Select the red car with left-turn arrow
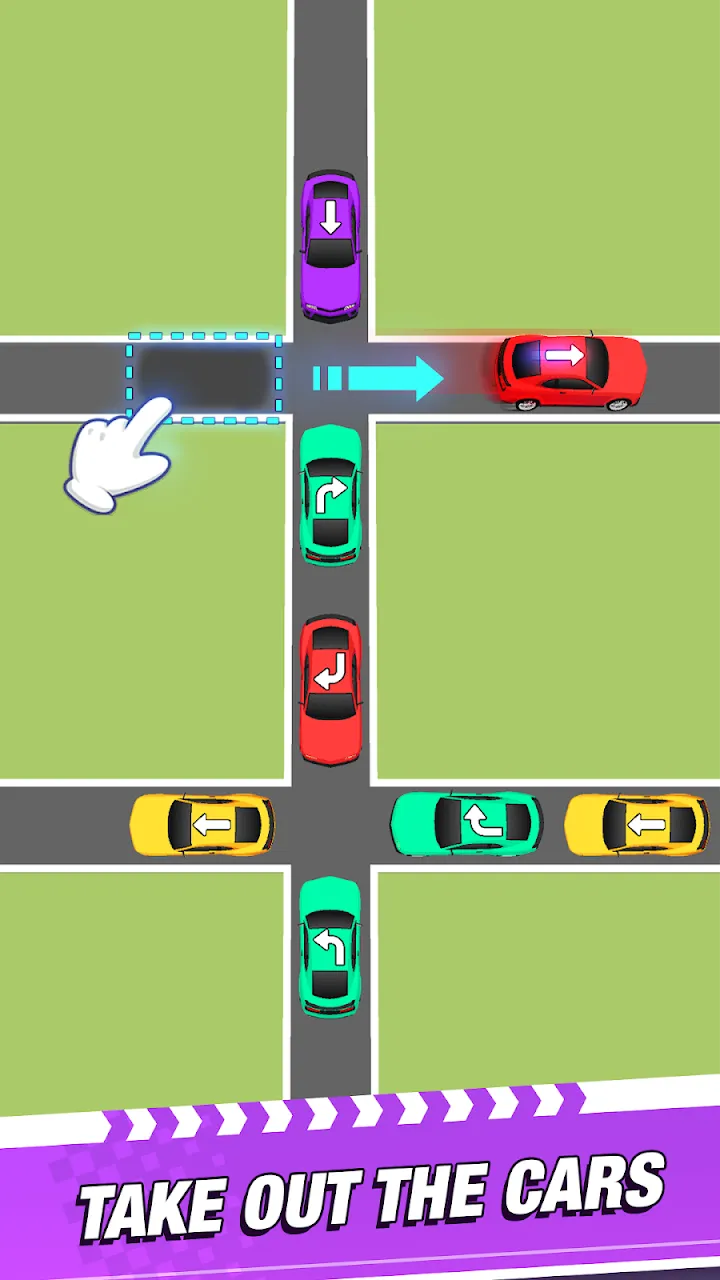720x1280 pixels. click(330, 690)
